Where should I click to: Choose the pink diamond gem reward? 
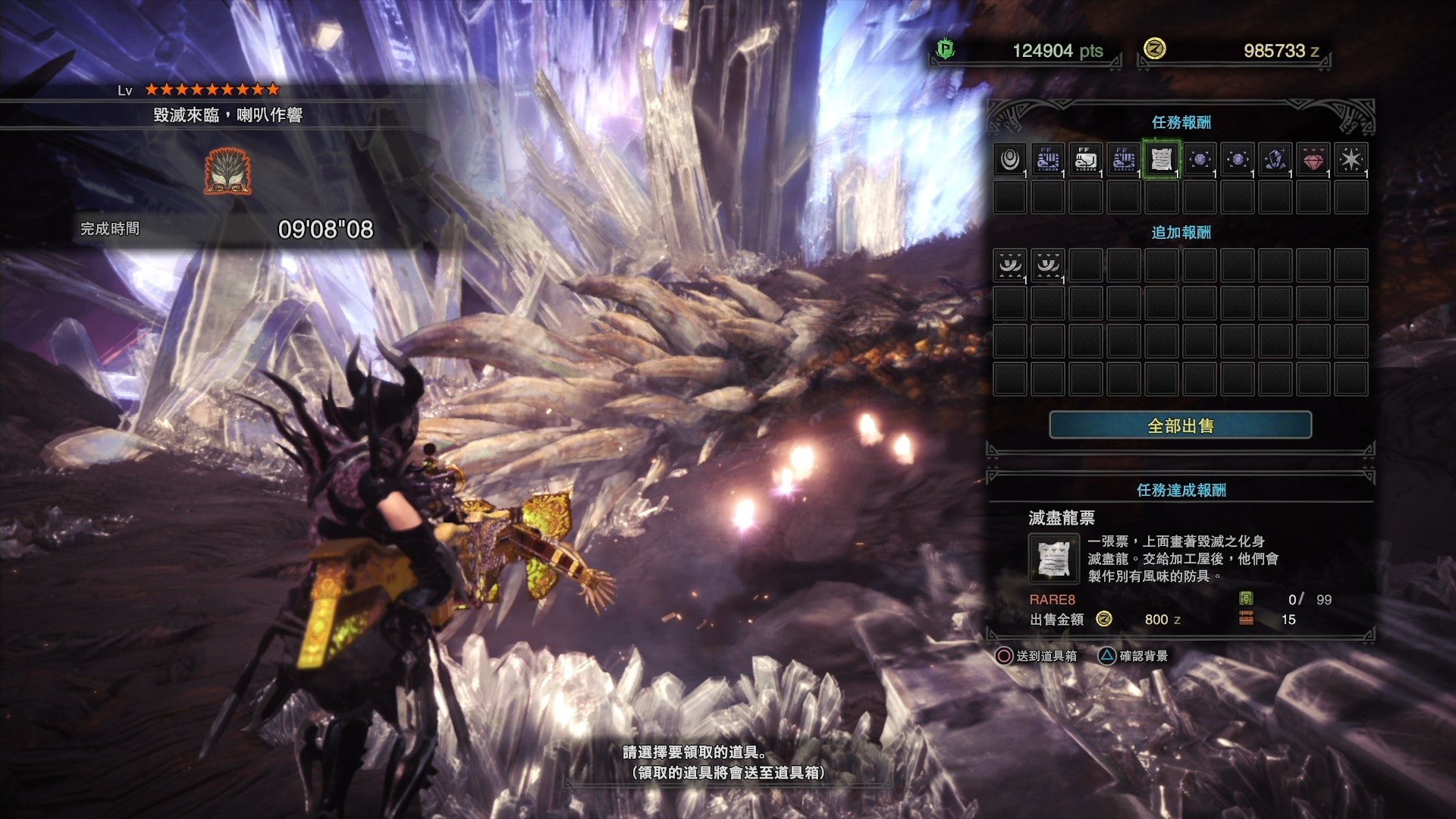[1313, 159]
